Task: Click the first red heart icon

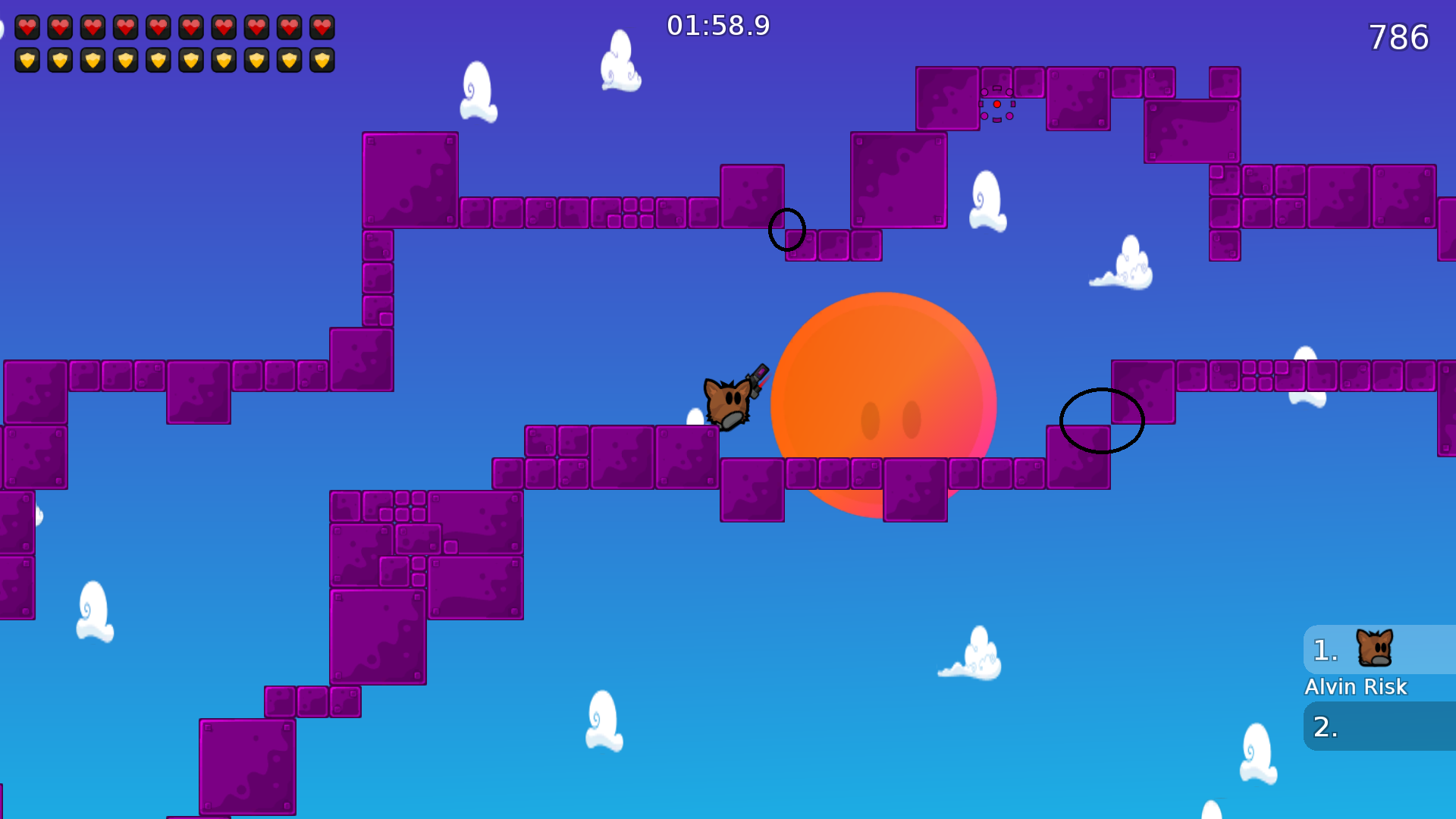Action: point(27,28)
